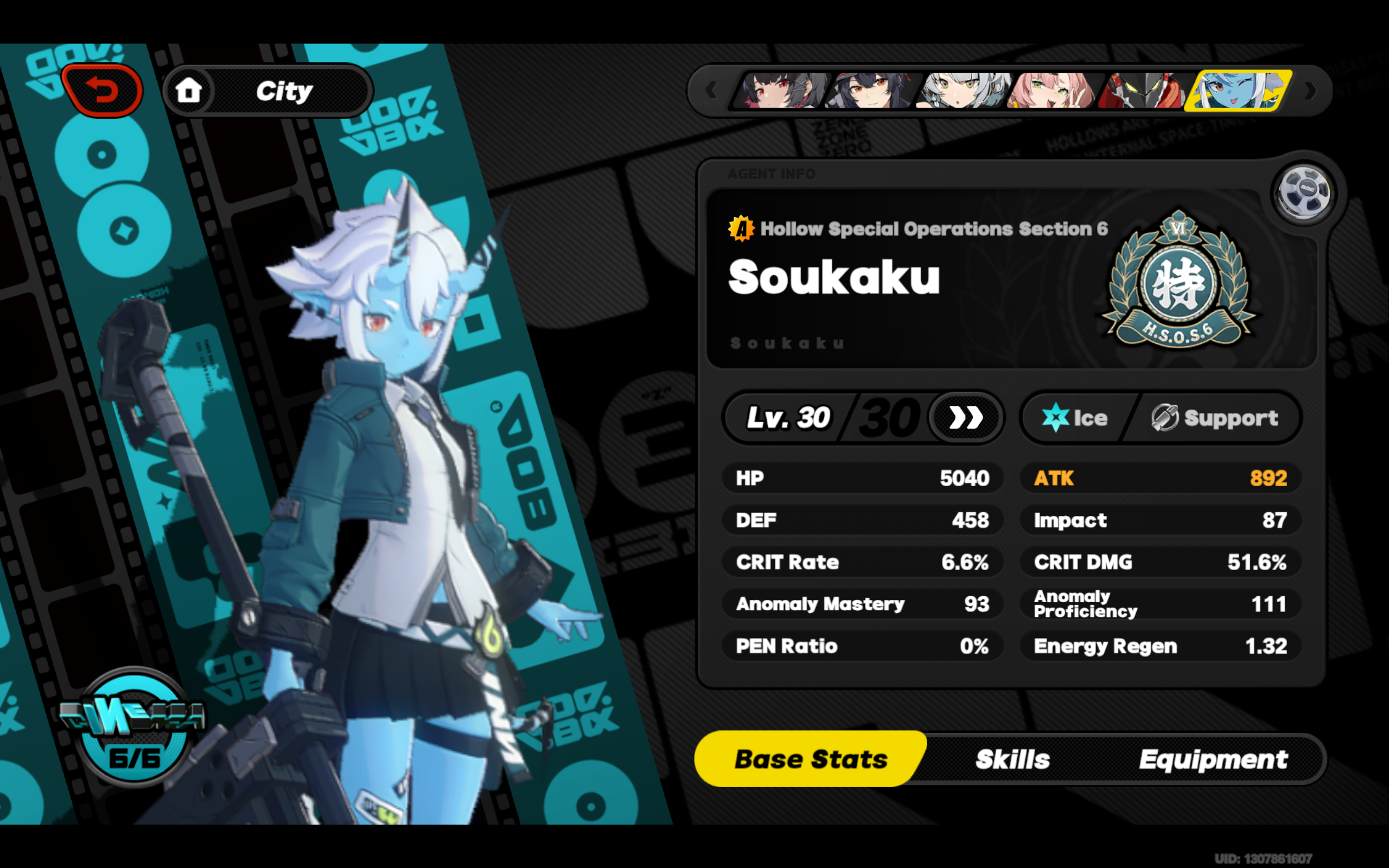Switch to the Skills tab
Image resolution: width=1389 pixels, height=868 pixels.
pyautogui.click(x=1012, y=759)
